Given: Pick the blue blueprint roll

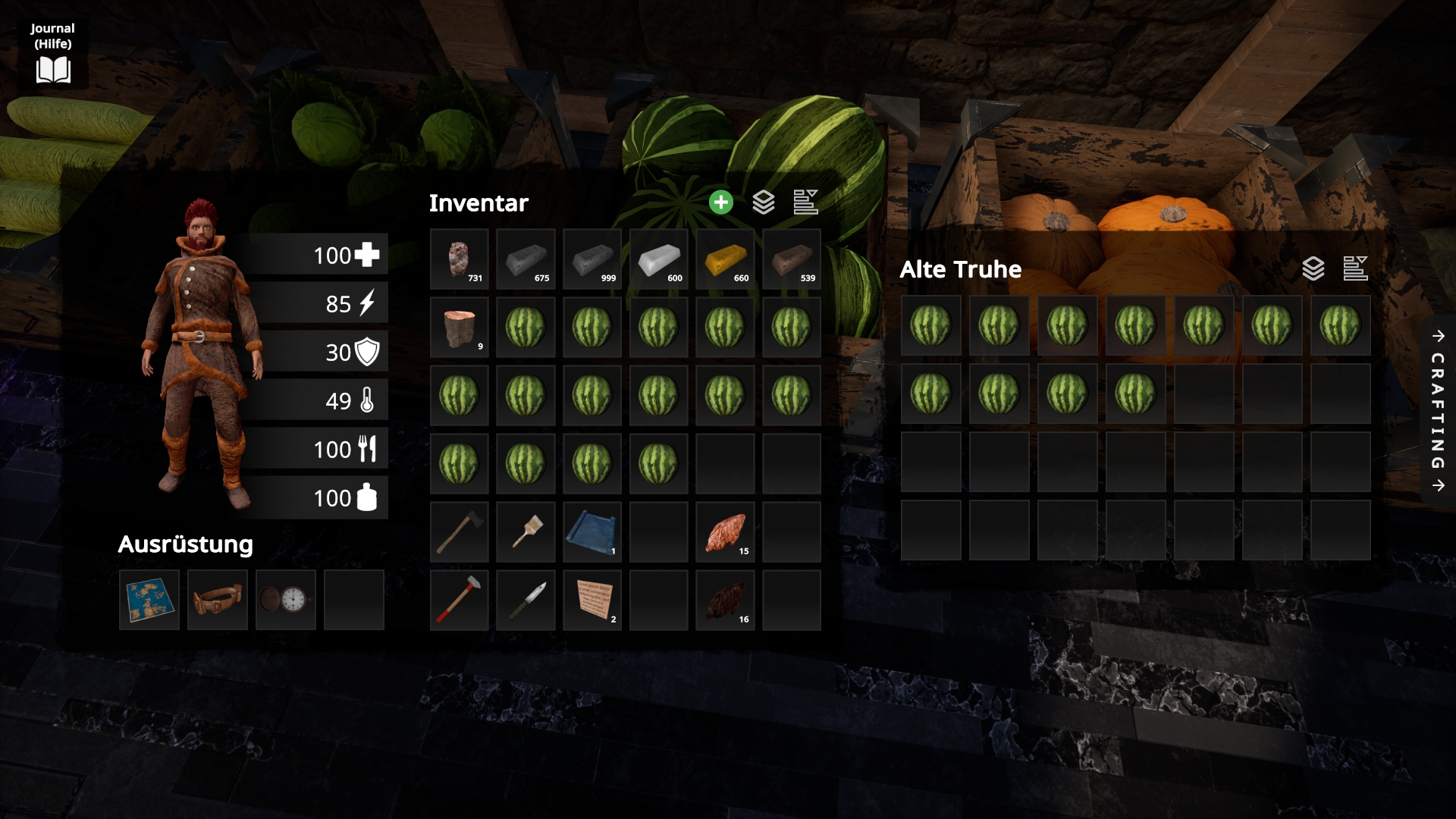Looking at the screenshot, I should tap(592, 532).
